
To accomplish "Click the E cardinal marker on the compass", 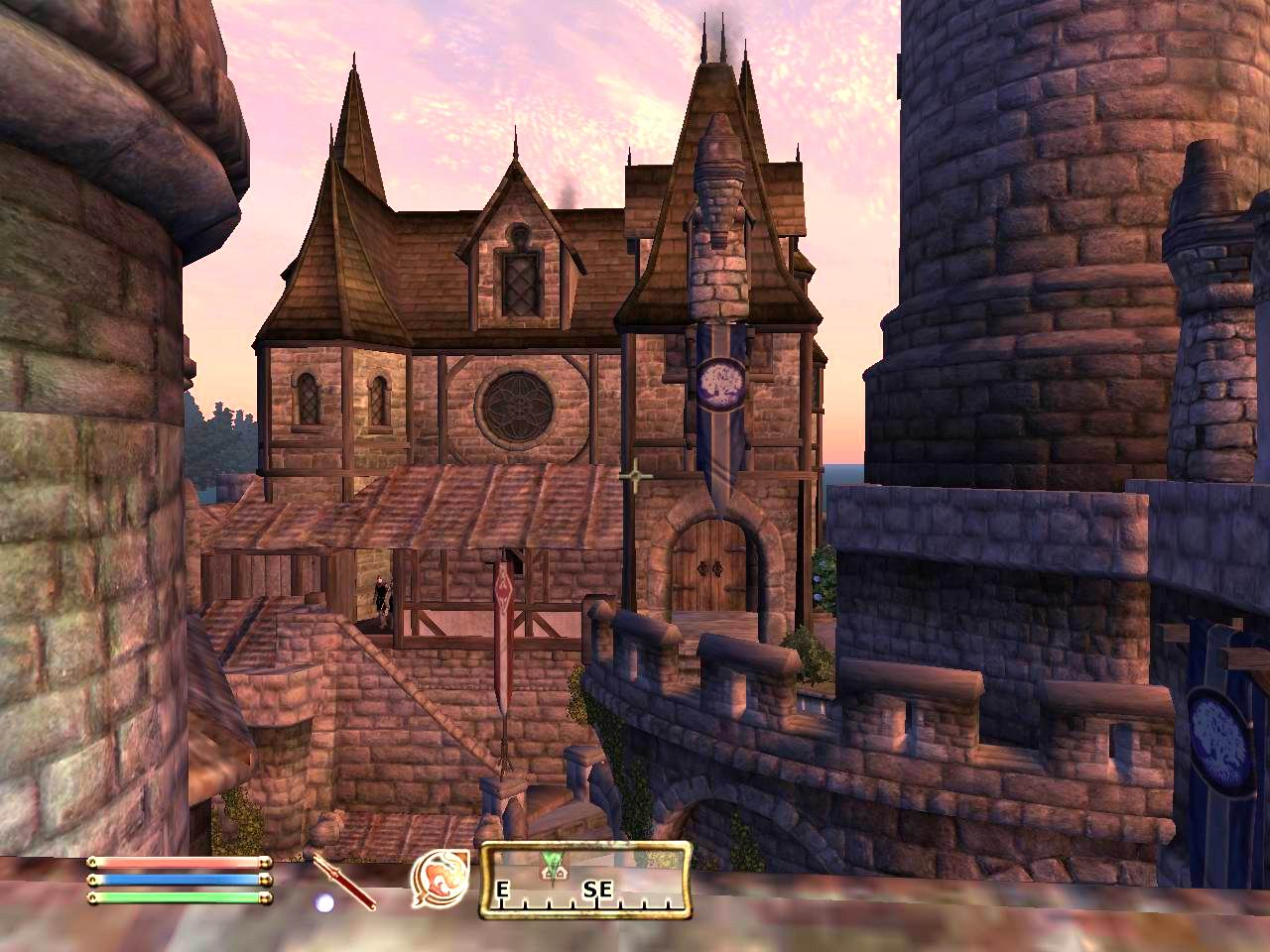I will point(502,892).
